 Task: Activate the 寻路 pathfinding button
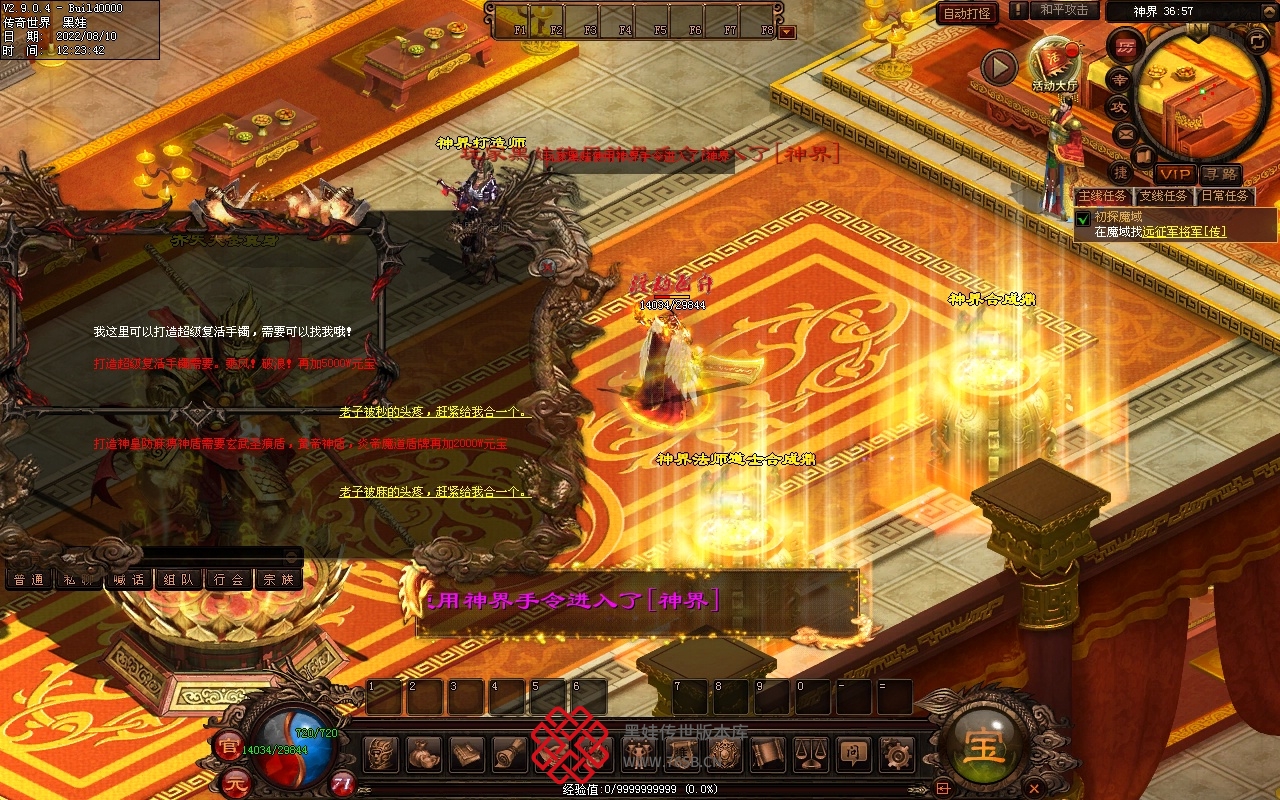[x=1220, y=174]
